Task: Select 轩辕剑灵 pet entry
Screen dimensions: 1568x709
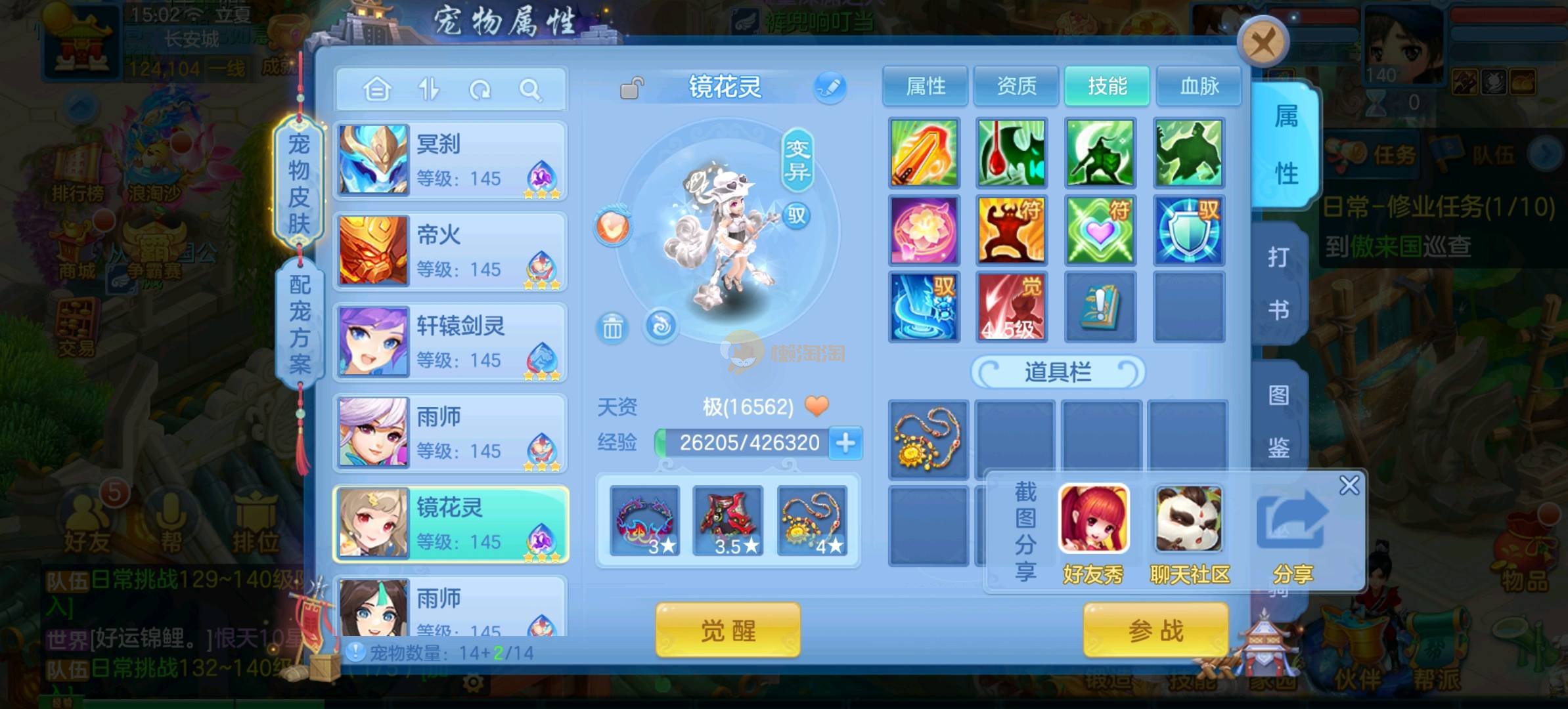Action: click(x=451, y=342)
